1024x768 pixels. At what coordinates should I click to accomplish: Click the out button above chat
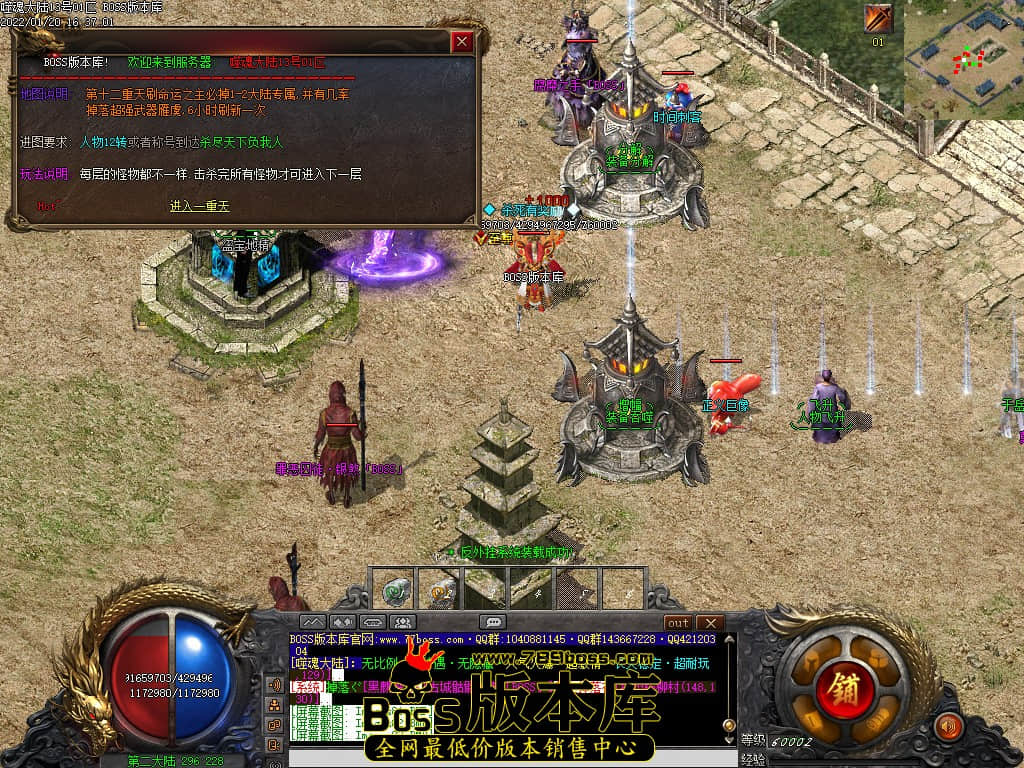(678, 623)
